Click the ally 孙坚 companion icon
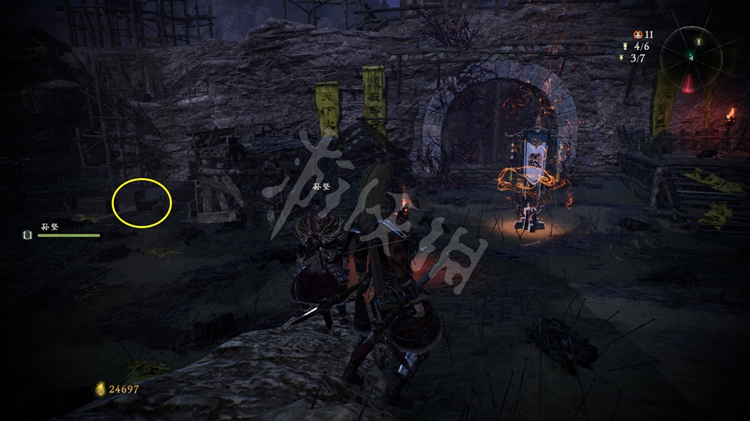This screenshot has width=750, height=421. pos(28,235)
